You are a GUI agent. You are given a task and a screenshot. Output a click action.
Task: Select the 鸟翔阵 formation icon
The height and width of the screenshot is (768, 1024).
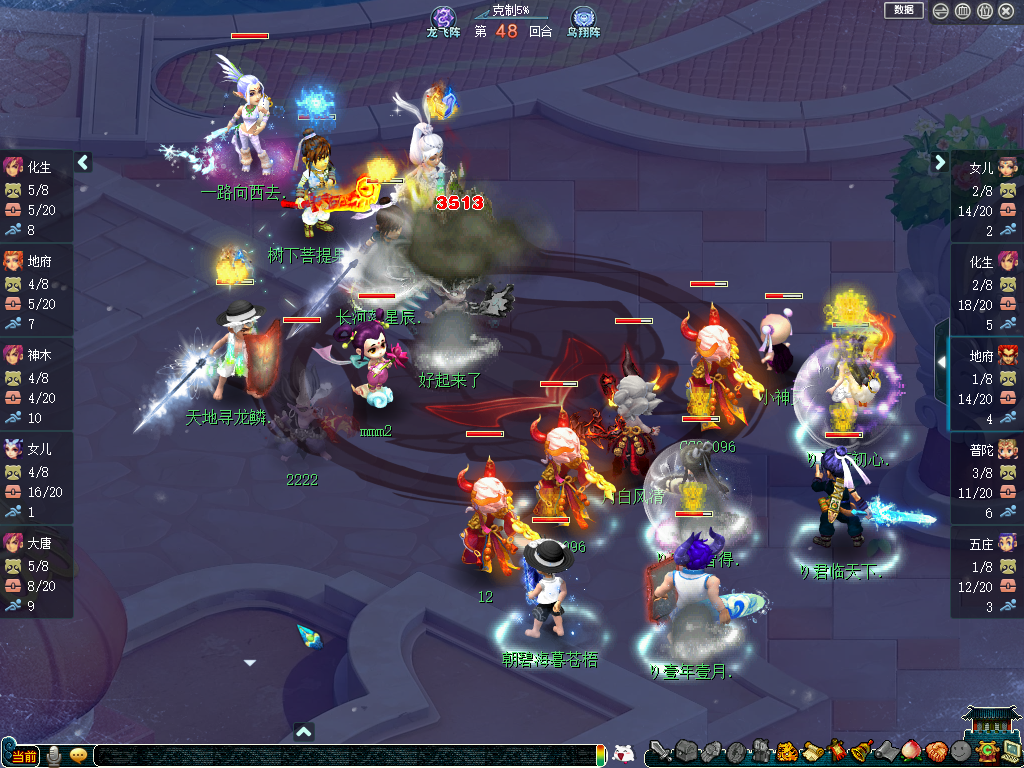[583, 18]
